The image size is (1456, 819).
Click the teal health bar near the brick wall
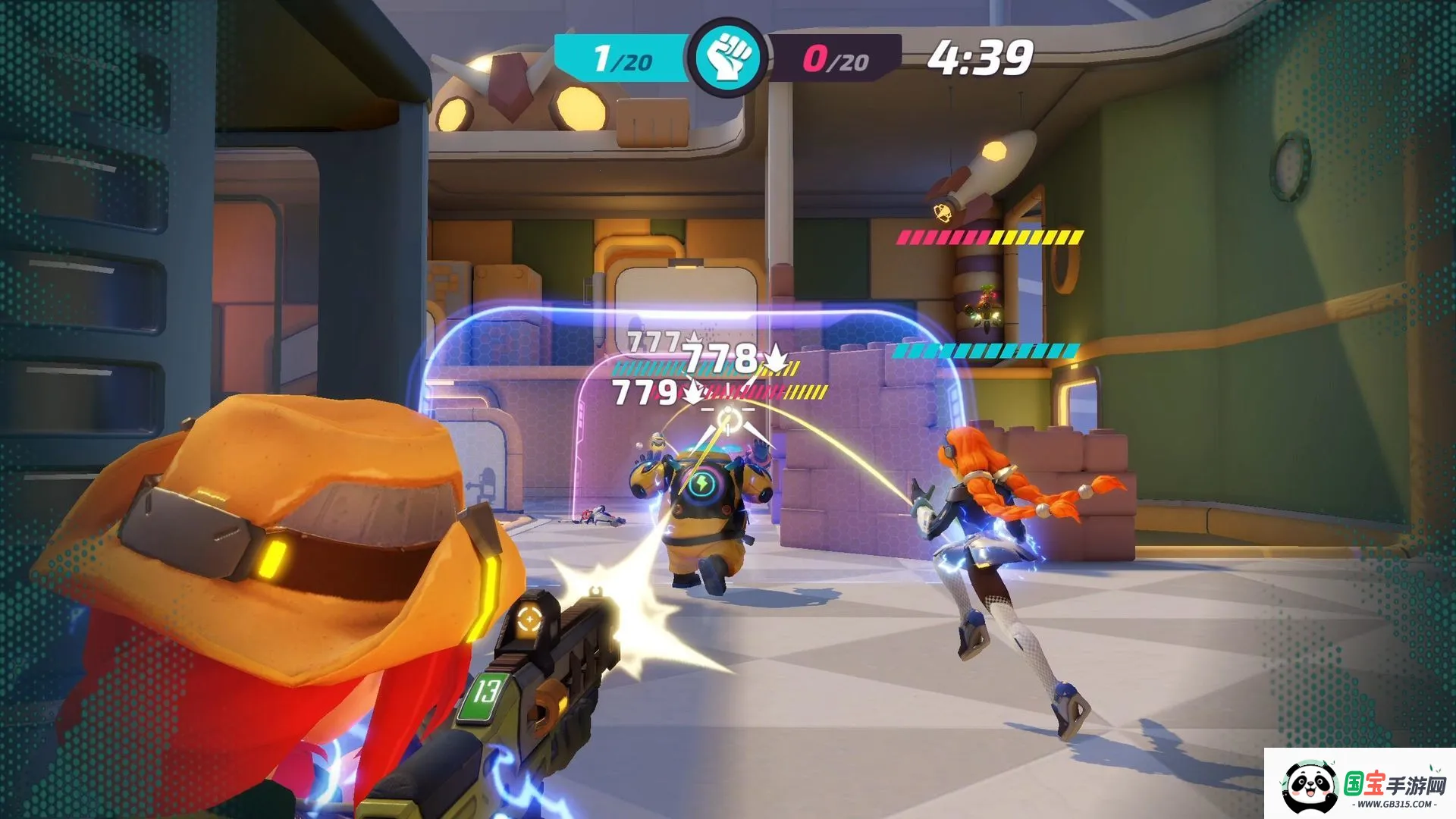pos(986,352)
